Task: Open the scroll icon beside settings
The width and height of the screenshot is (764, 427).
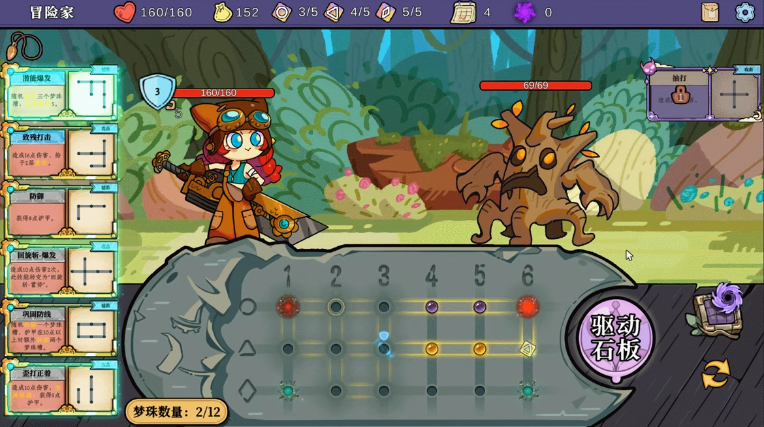Action: (710, 12)
